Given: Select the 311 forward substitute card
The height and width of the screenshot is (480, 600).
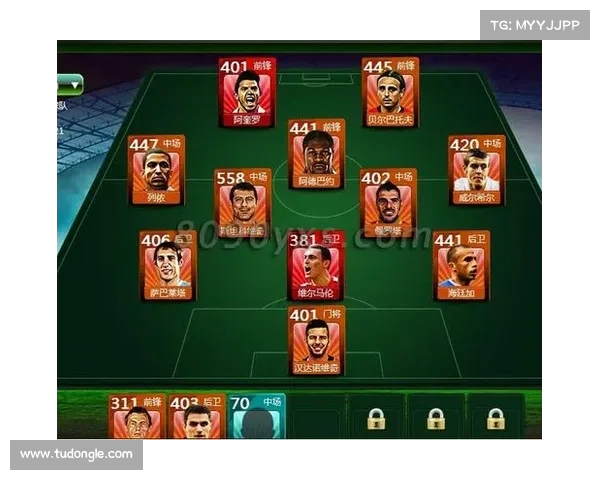Looking at the screenshot, I should [x=137, y=417].
